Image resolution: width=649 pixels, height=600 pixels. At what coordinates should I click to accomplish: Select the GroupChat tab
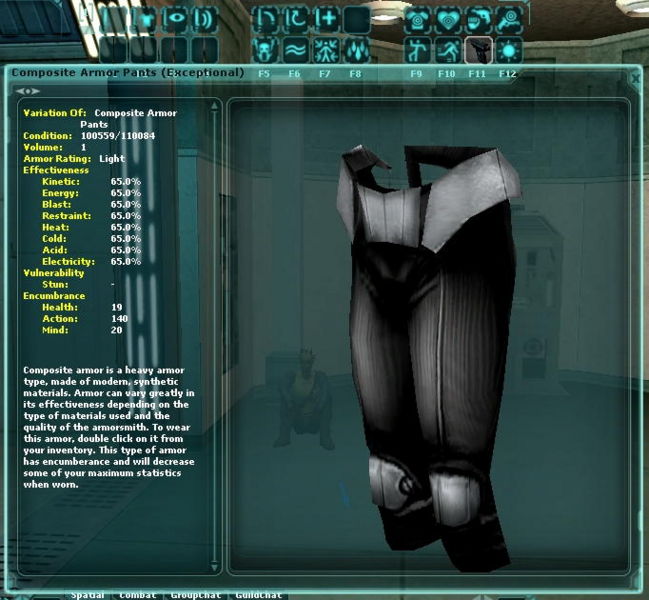point(195,595)
